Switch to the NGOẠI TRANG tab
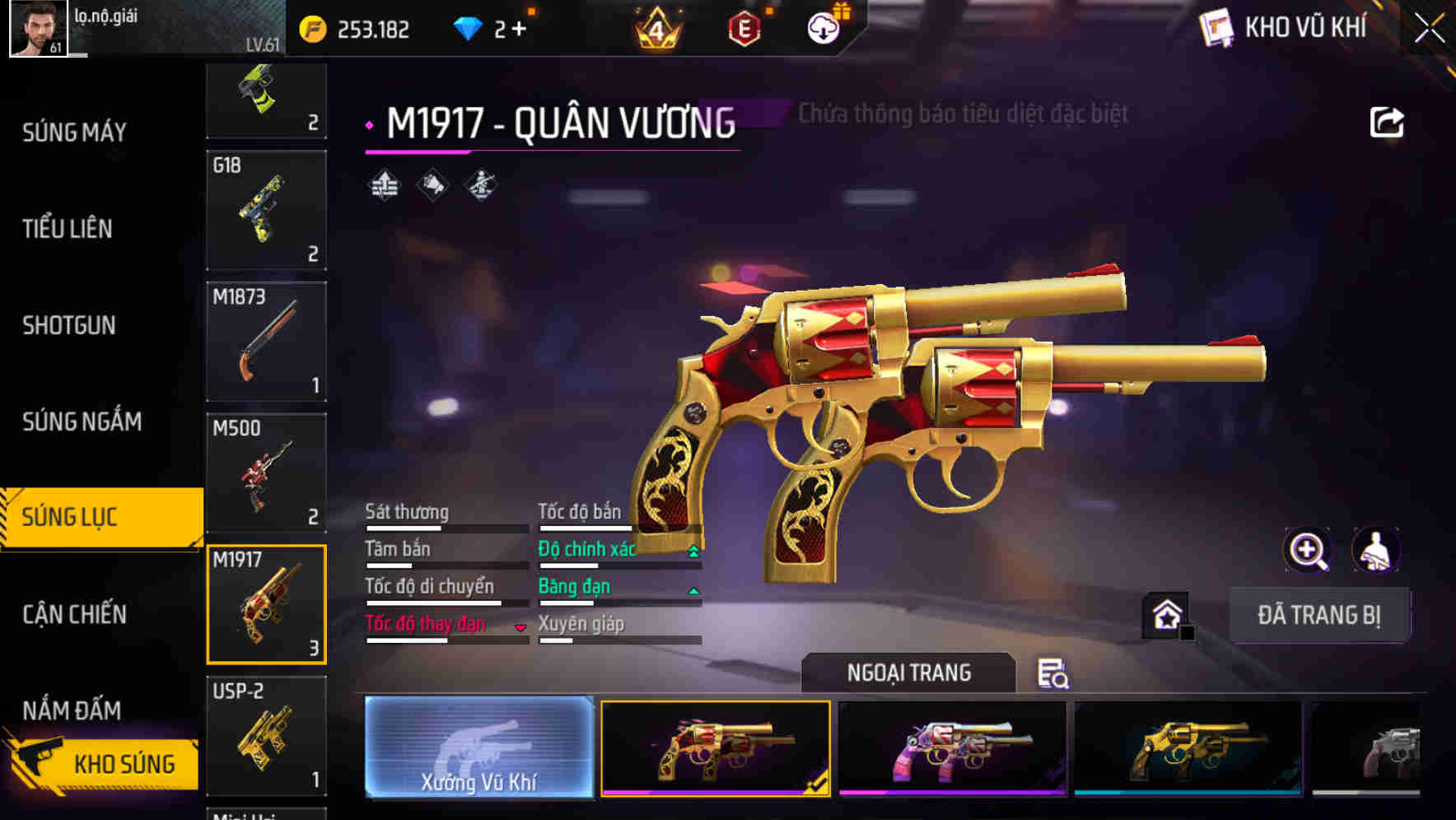This screenshot has width=1456, height=820. (908, 673)
